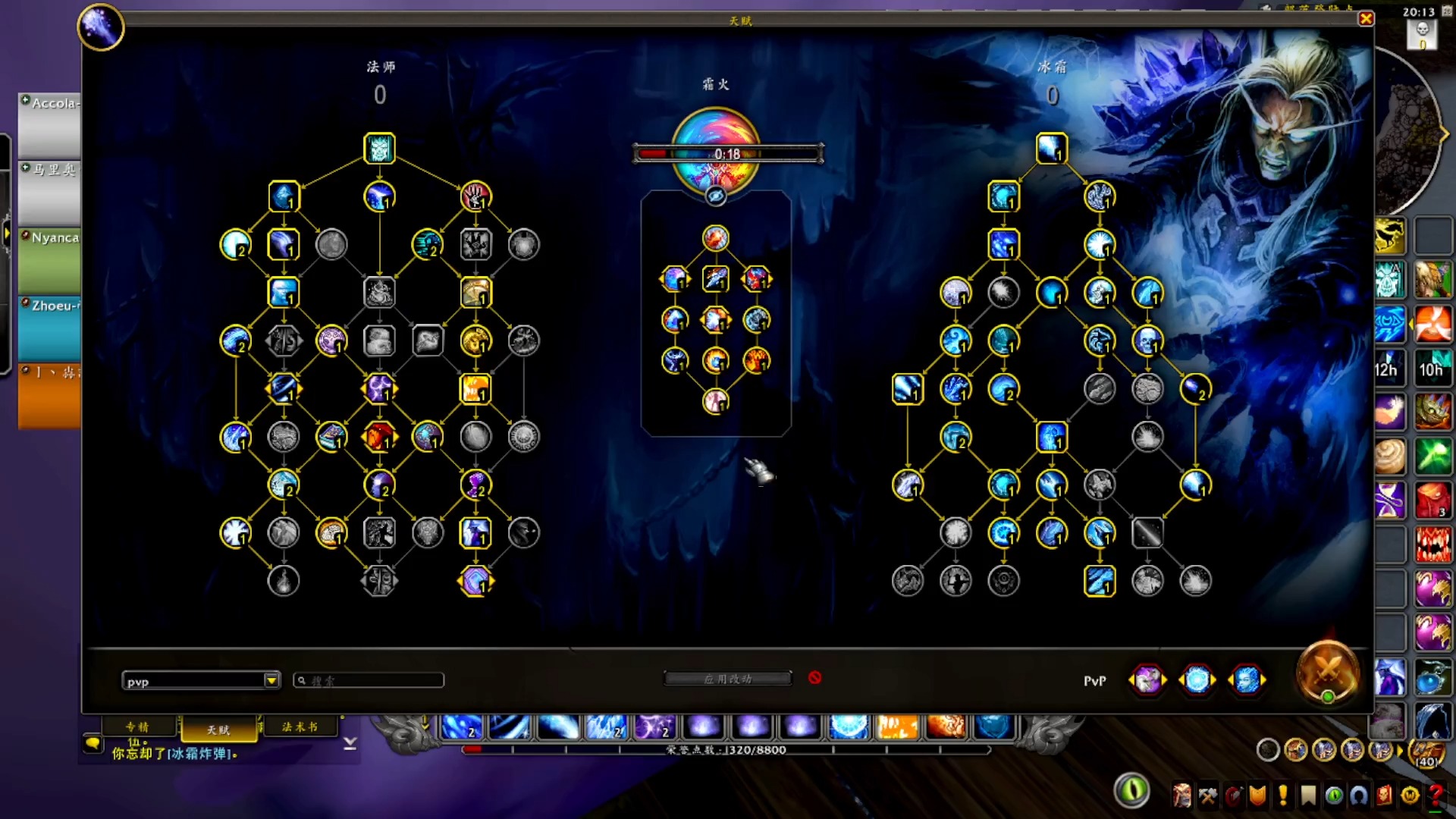Viewport: 1456px width, 819px height.
Task: Click the eye icon under the Frostfire orb
Action: (x=715, y=197)
